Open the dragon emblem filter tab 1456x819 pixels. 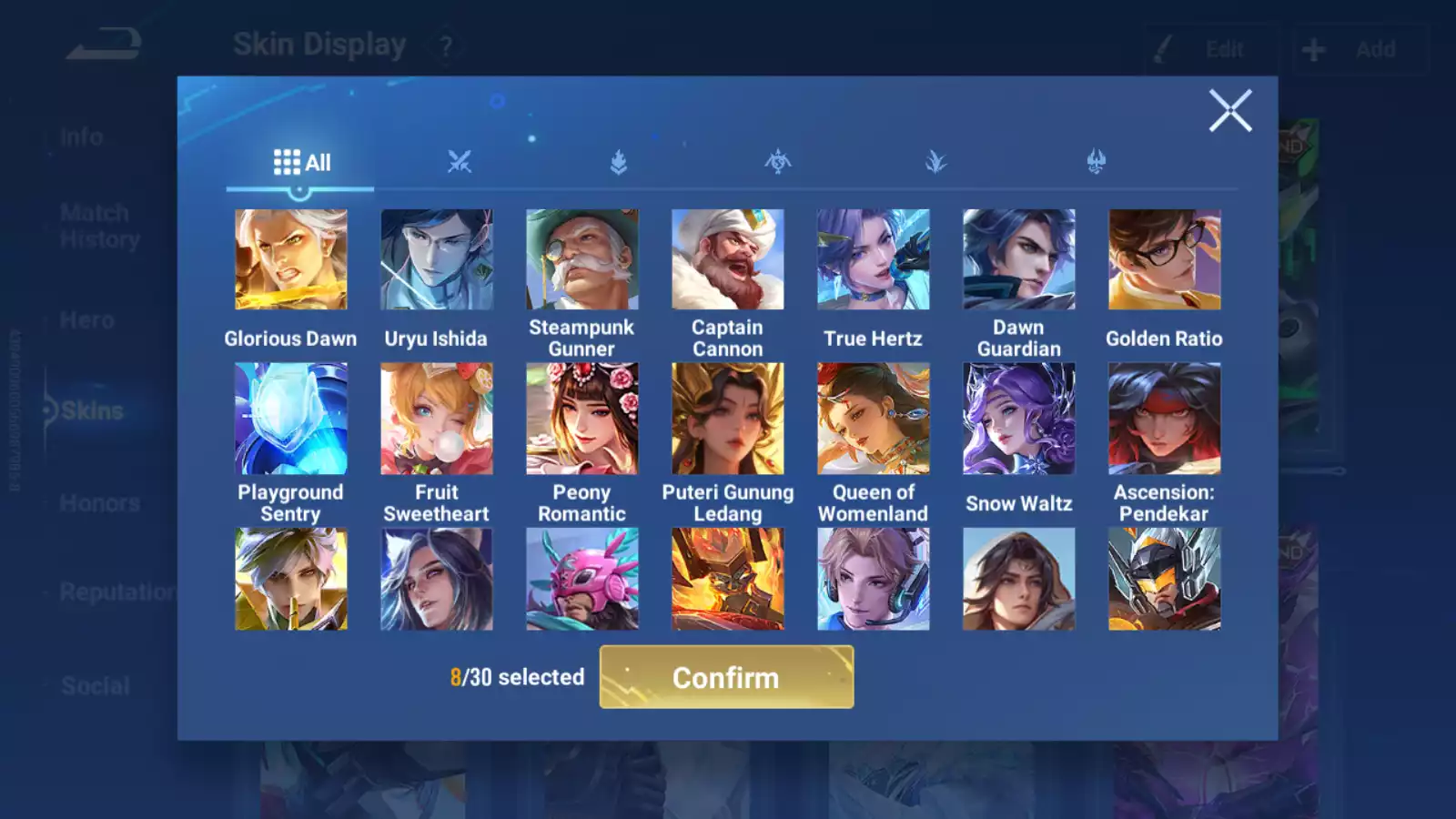point(777,162)
